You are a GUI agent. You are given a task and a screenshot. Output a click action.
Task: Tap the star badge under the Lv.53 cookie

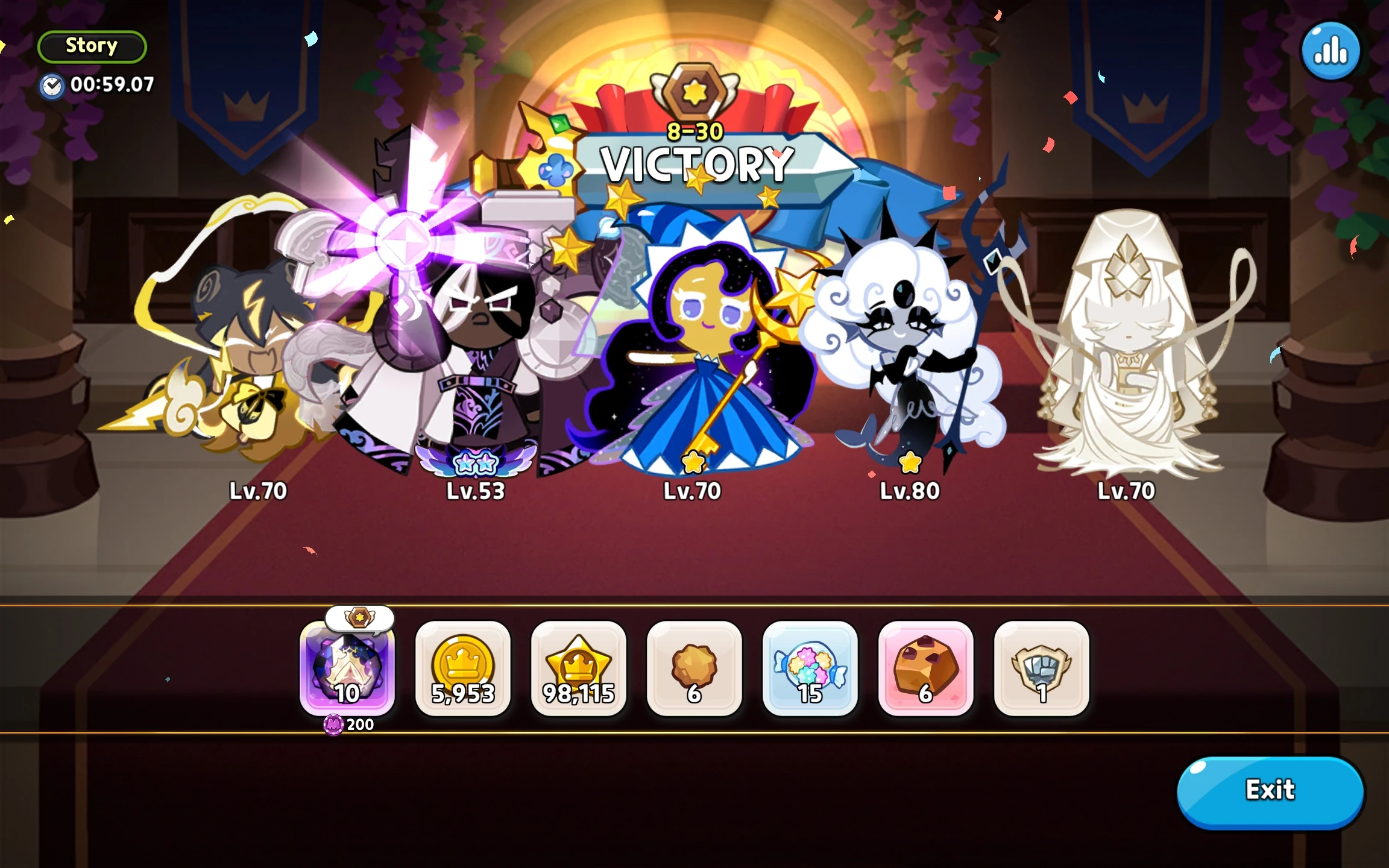pos(475,462)
